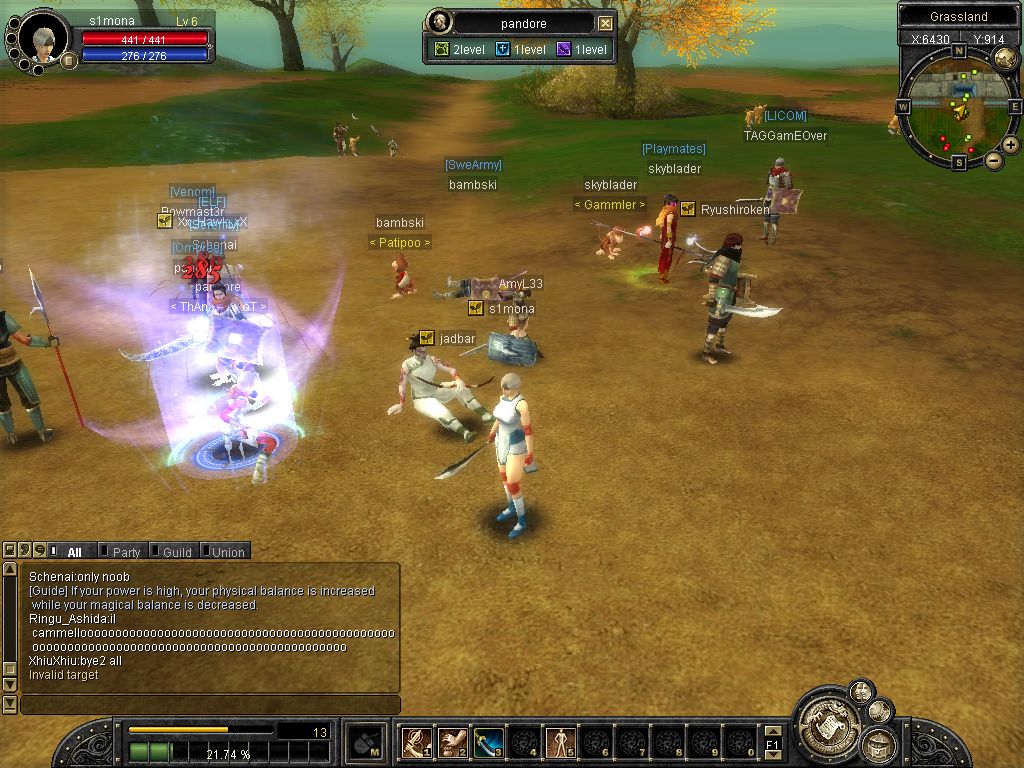Select the Union chat tab
Viewport: 1024px width, 768px height.
227,551
